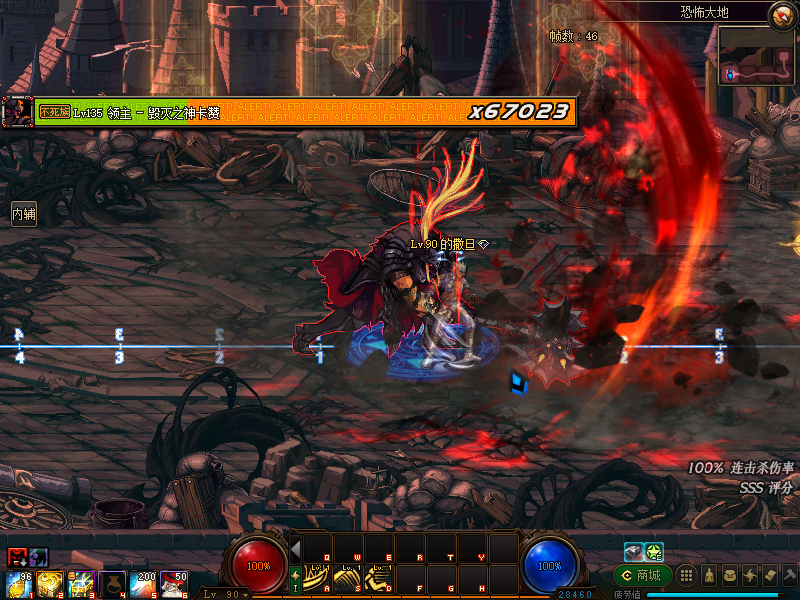Open the grid menu button
The height and width of the screenshot is (600, 800).
tap(686, 575)
